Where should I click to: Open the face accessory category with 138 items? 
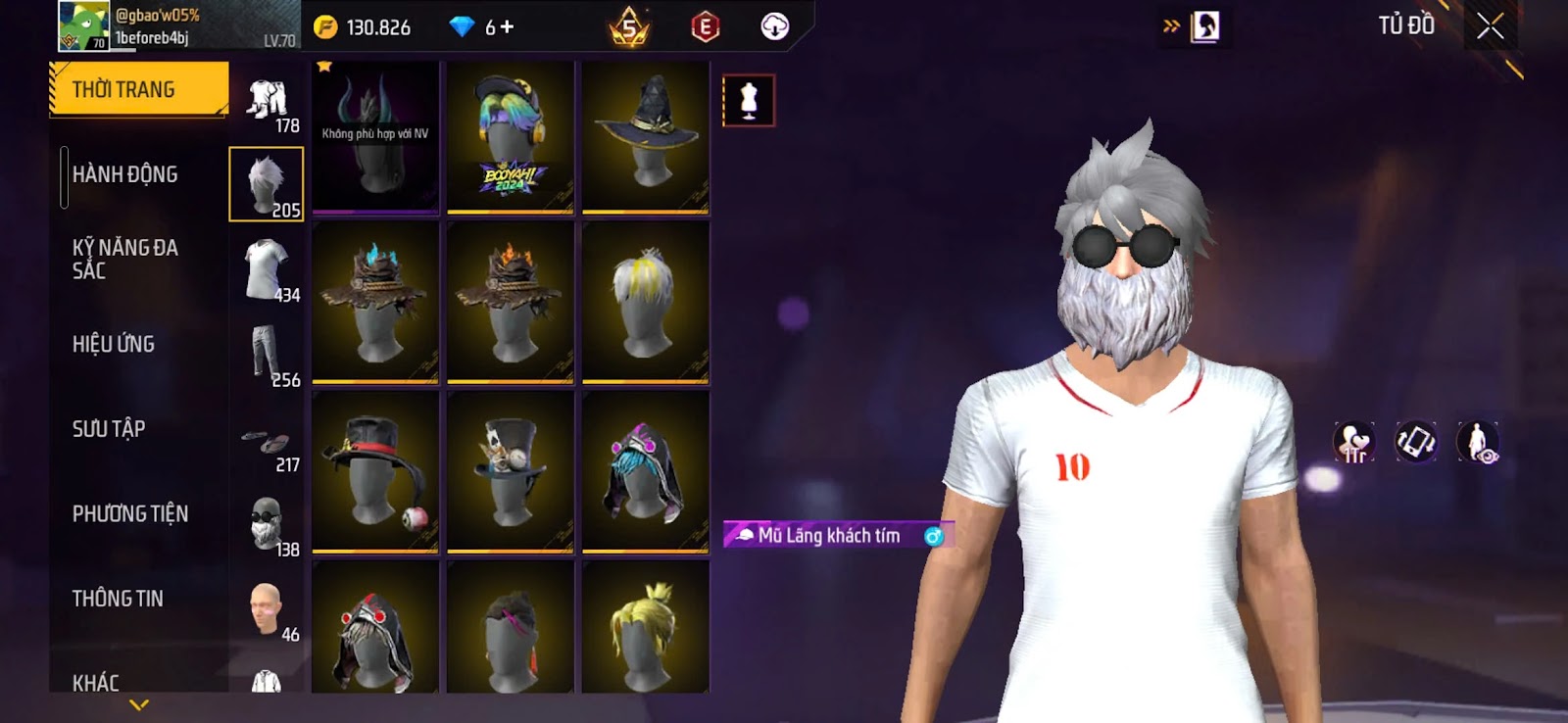click(268, 525)
